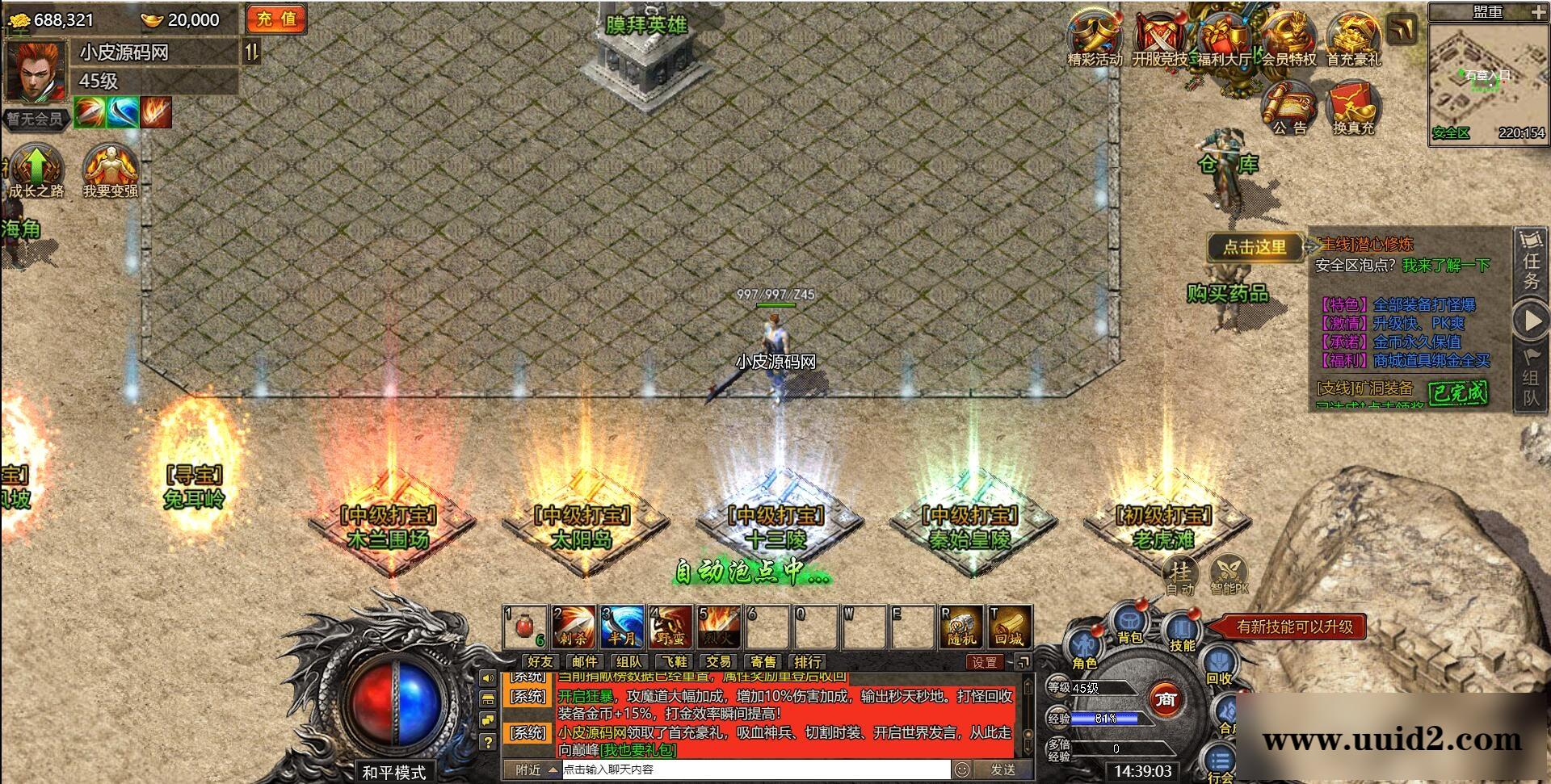Activate the 刺杀 skill
The height and width of the screenshot is (784, 1551).
pos(574,627)
